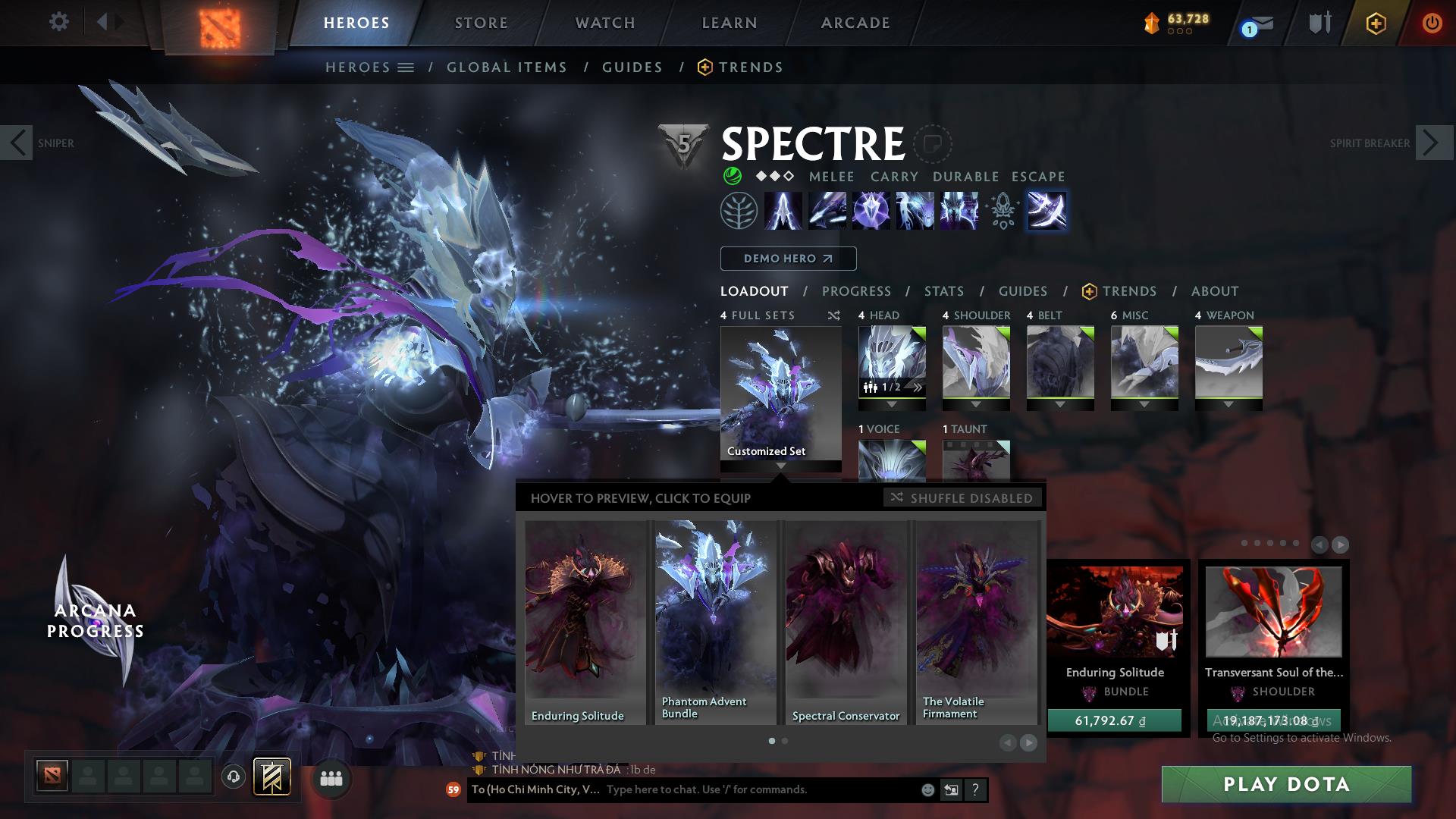Select the highlighted Haunt ability icon

pyautogui.click(x=1048, y=211)
